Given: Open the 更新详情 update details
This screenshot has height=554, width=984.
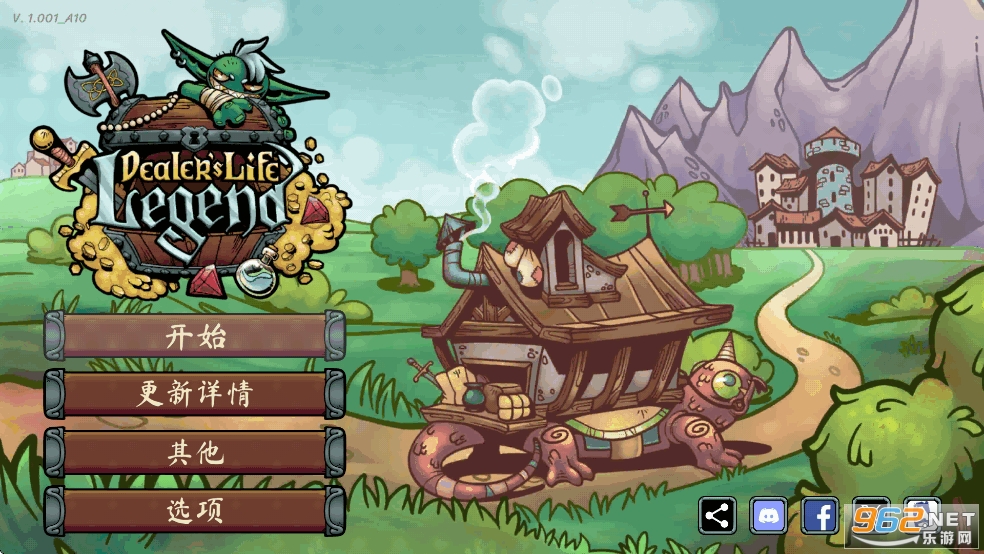Looking at the screenshot, I should pyautogui.click(x=195, y=394).
